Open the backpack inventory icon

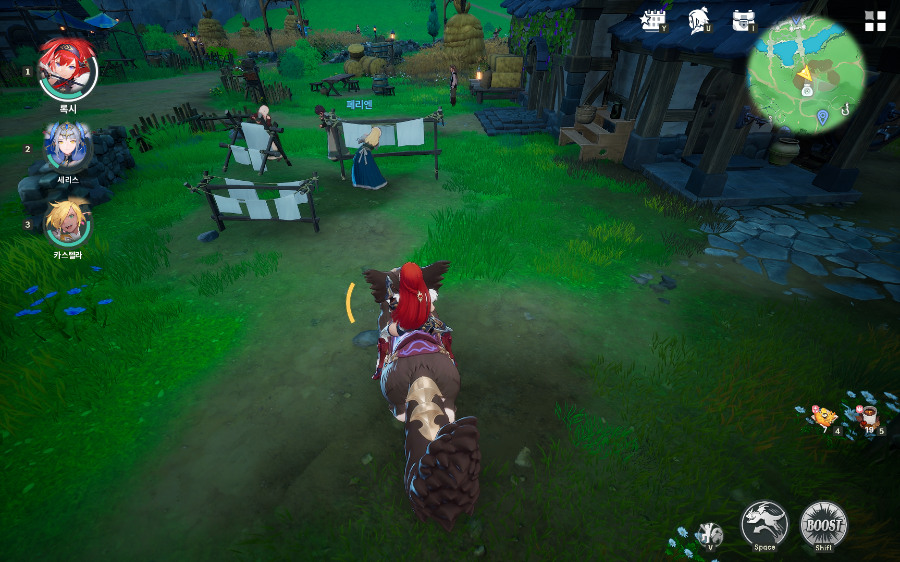(743, 21)
